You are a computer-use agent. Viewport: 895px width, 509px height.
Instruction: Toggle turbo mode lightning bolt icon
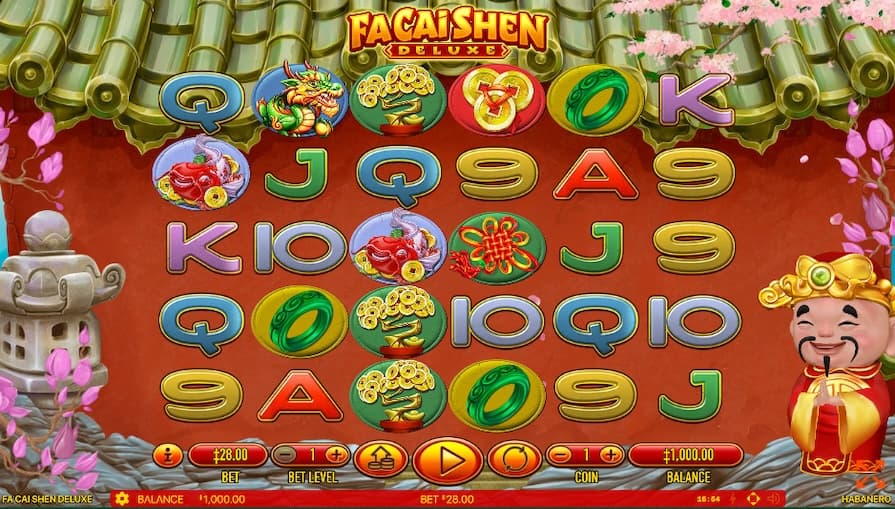point(734,498)
